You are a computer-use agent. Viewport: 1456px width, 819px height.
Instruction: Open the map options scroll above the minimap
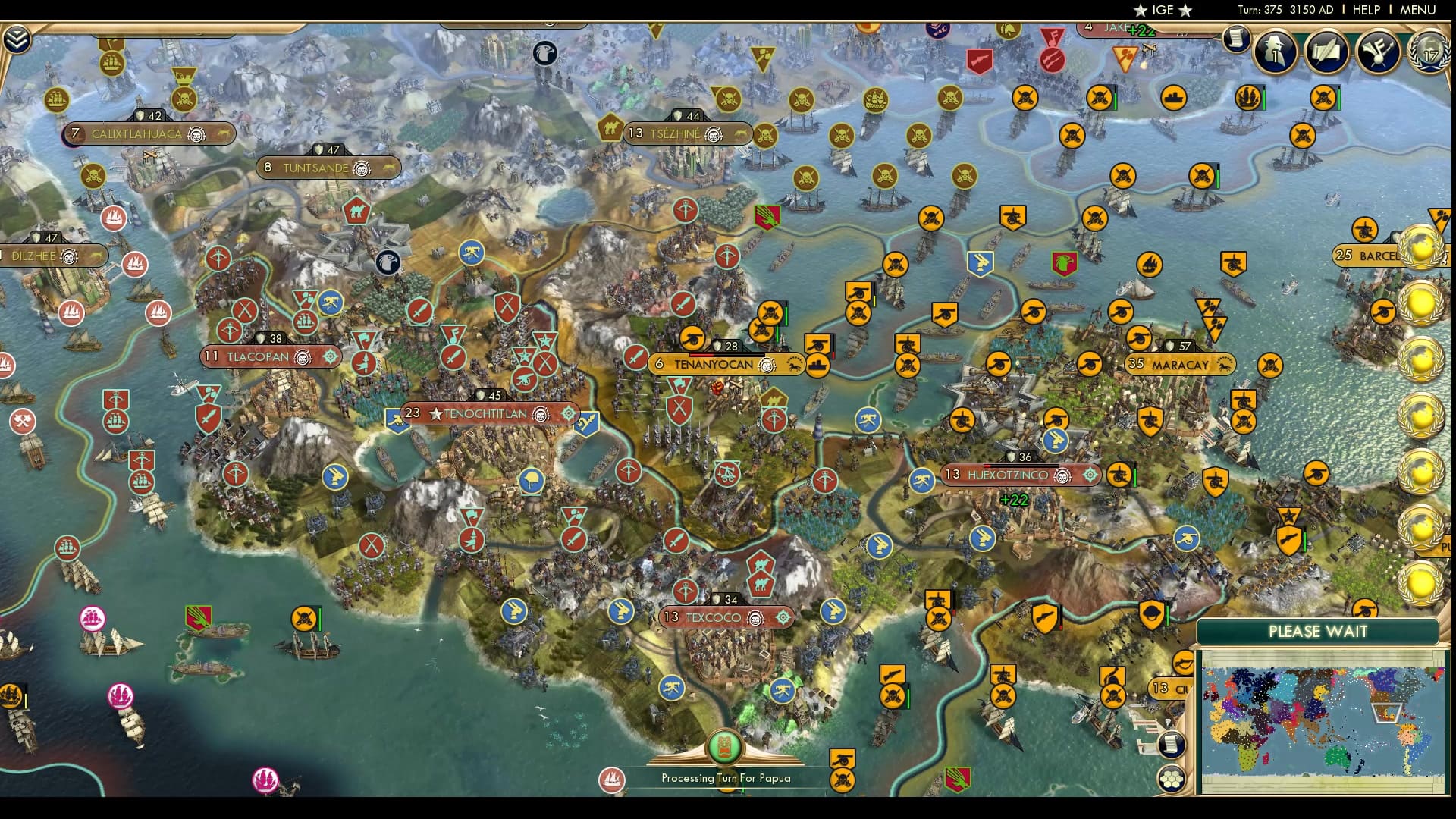1171,744
